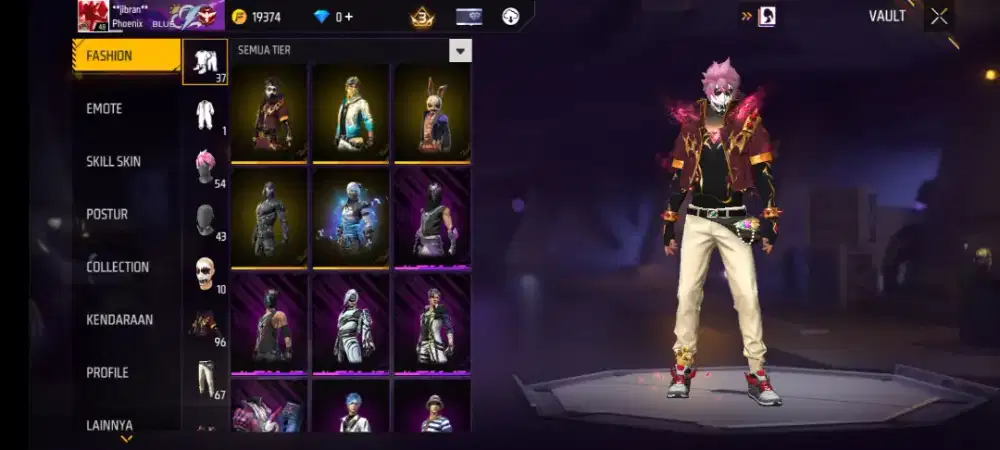
Task: Pick the glowing blue armored outfit
Action: pos(351,217)
